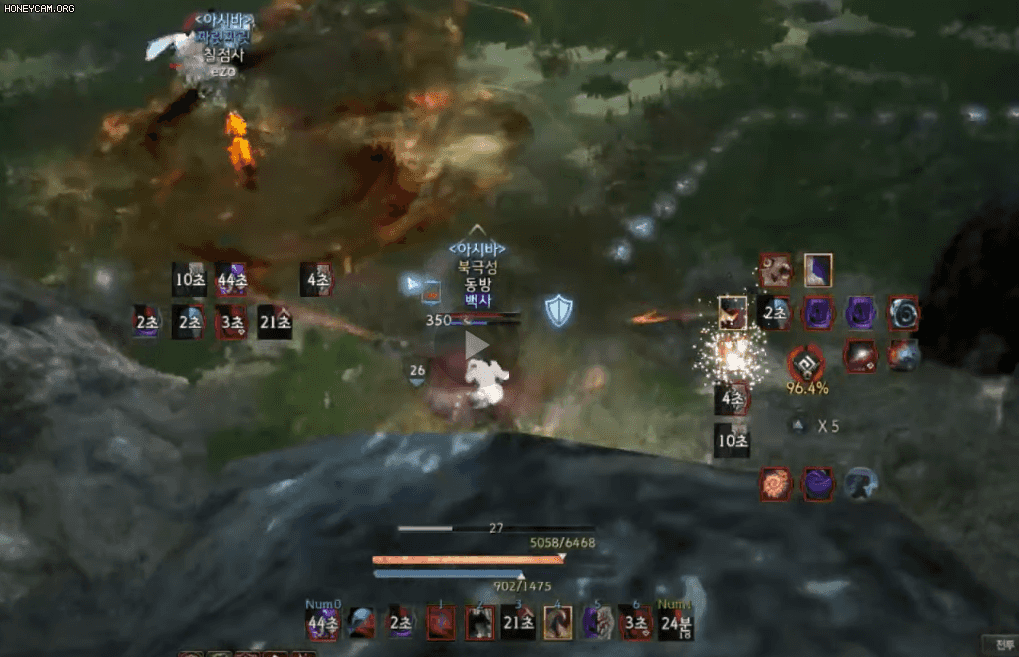Screen dimensions: 1019x657
Task: Activate the gold-framed skill in slot 4
Action: (x=558, y=623)
